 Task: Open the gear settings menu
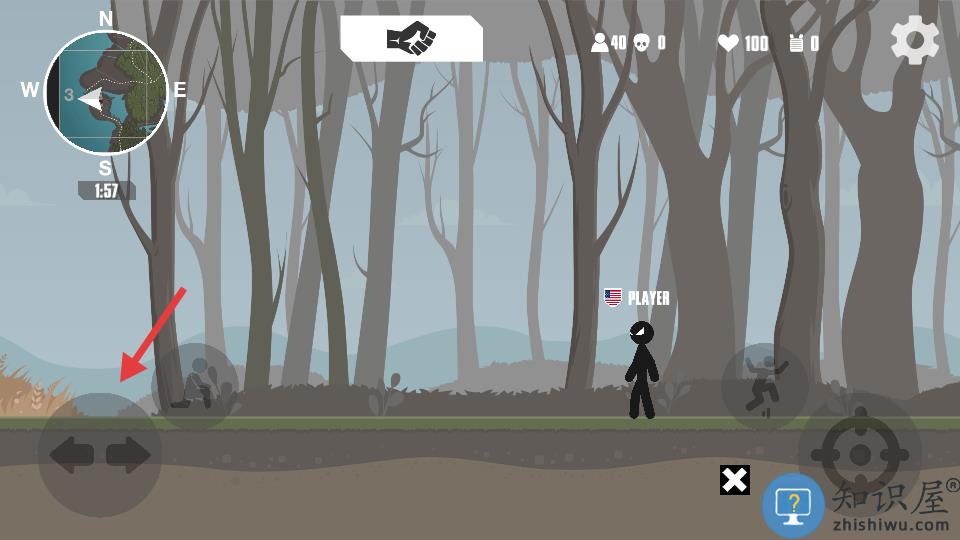pos(915,41)
